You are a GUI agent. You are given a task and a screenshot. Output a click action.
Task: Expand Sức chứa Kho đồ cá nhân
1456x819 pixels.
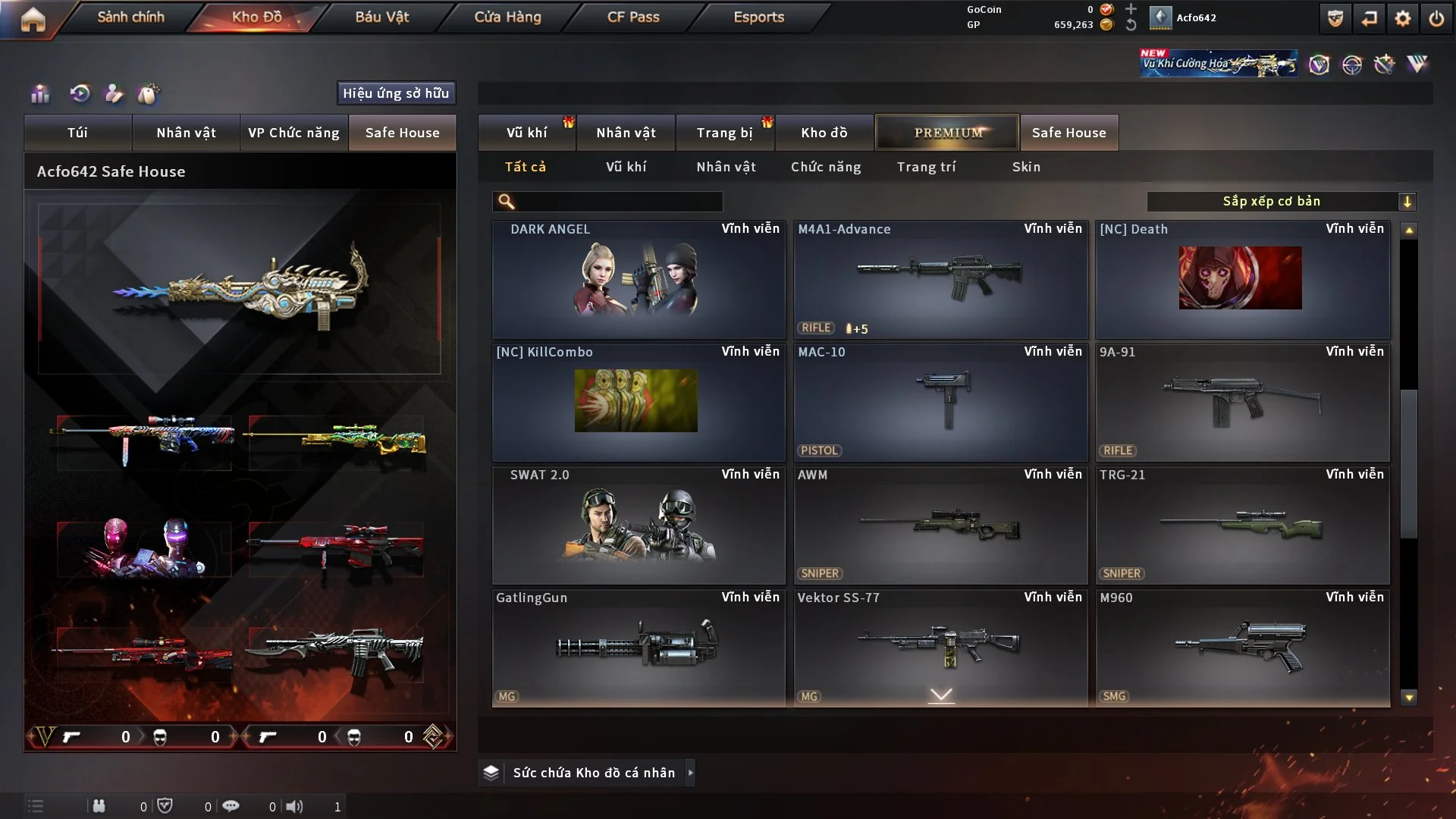tap(690, 773)
